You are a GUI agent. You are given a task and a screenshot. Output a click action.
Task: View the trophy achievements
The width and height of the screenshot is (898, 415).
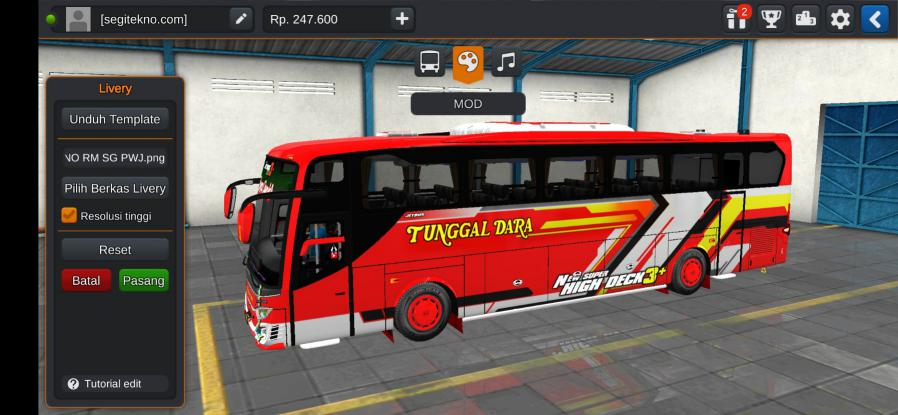pyautogui.click(x=771, y=18)
